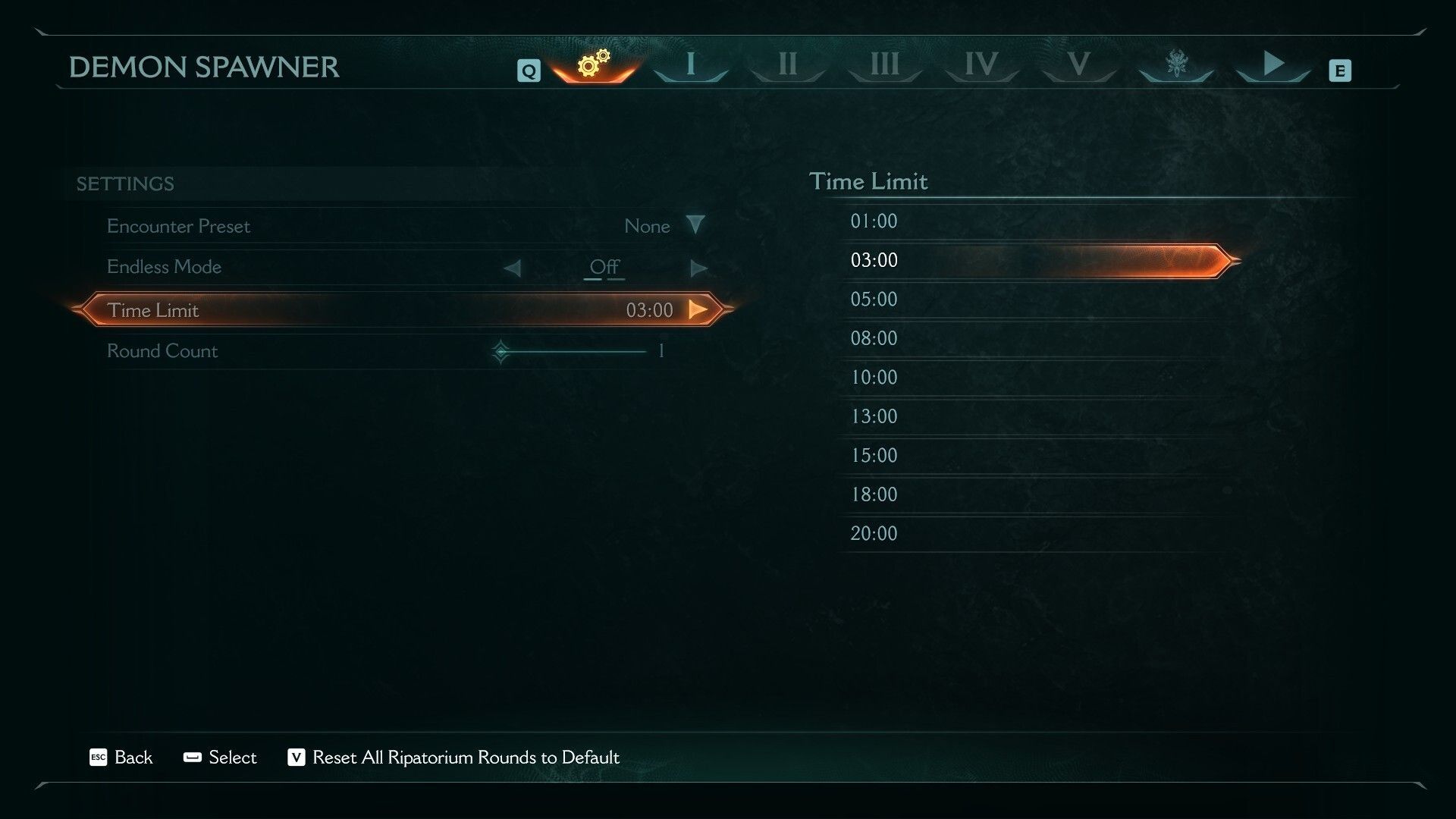Toggle Endless Mode right arrow
The height and width of the screenshot is (819, 1456).
pos(698,267)
